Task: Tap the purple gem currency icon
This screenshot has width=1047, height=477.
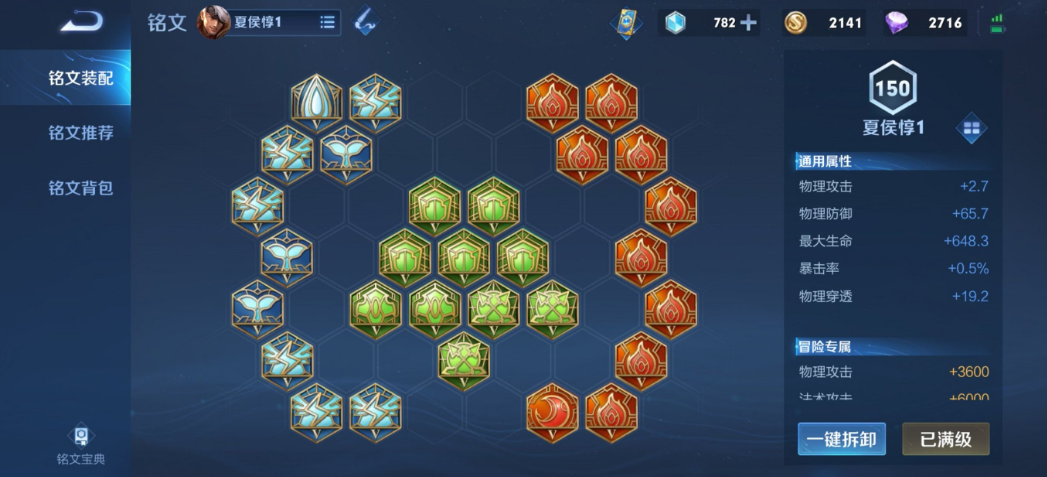Action: (x=897, y=22)
